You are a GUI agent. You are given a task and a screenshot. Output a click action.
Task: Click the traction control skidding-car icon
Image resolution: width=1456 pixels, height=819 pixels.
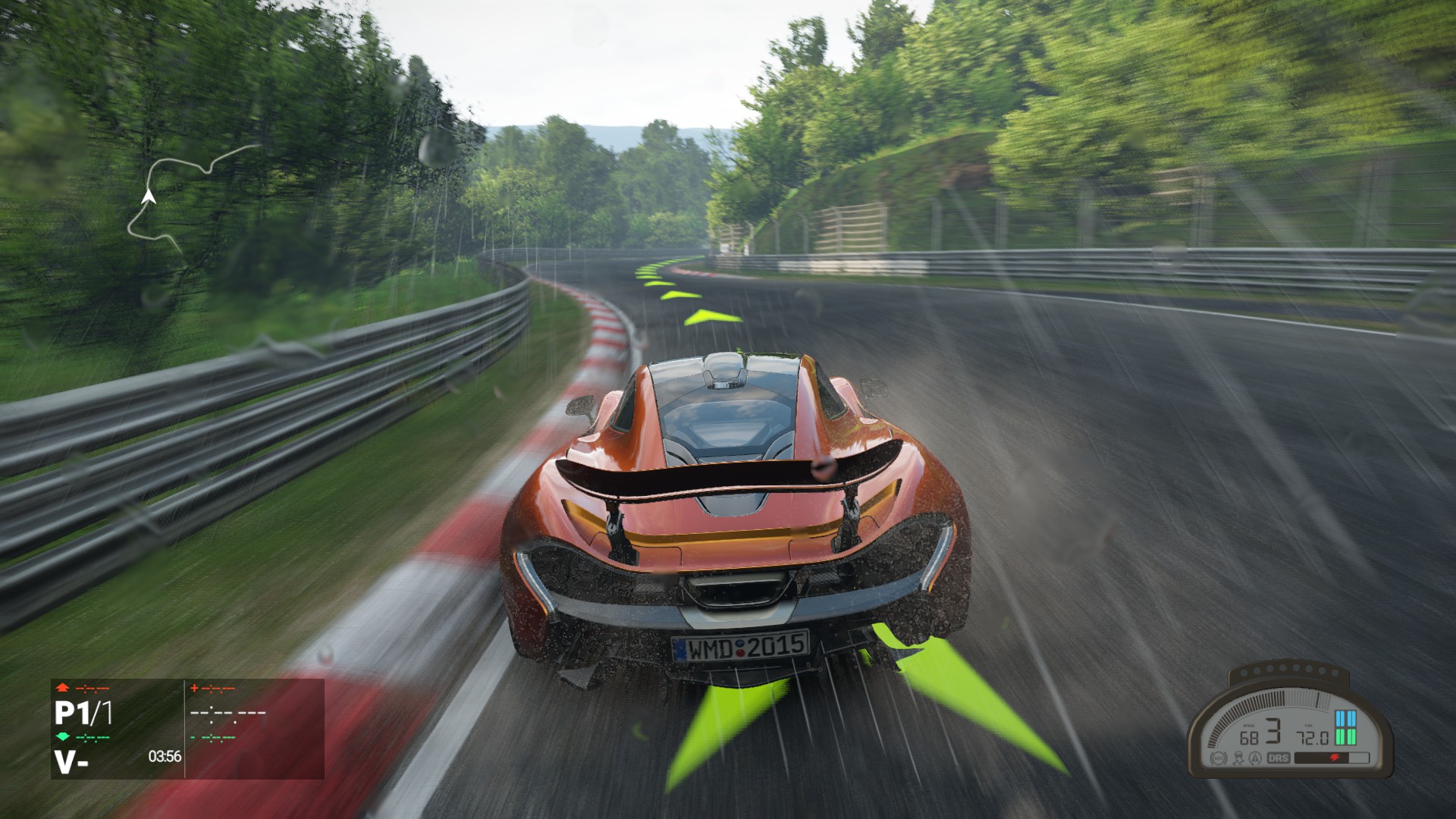(x=1238, y=758)
